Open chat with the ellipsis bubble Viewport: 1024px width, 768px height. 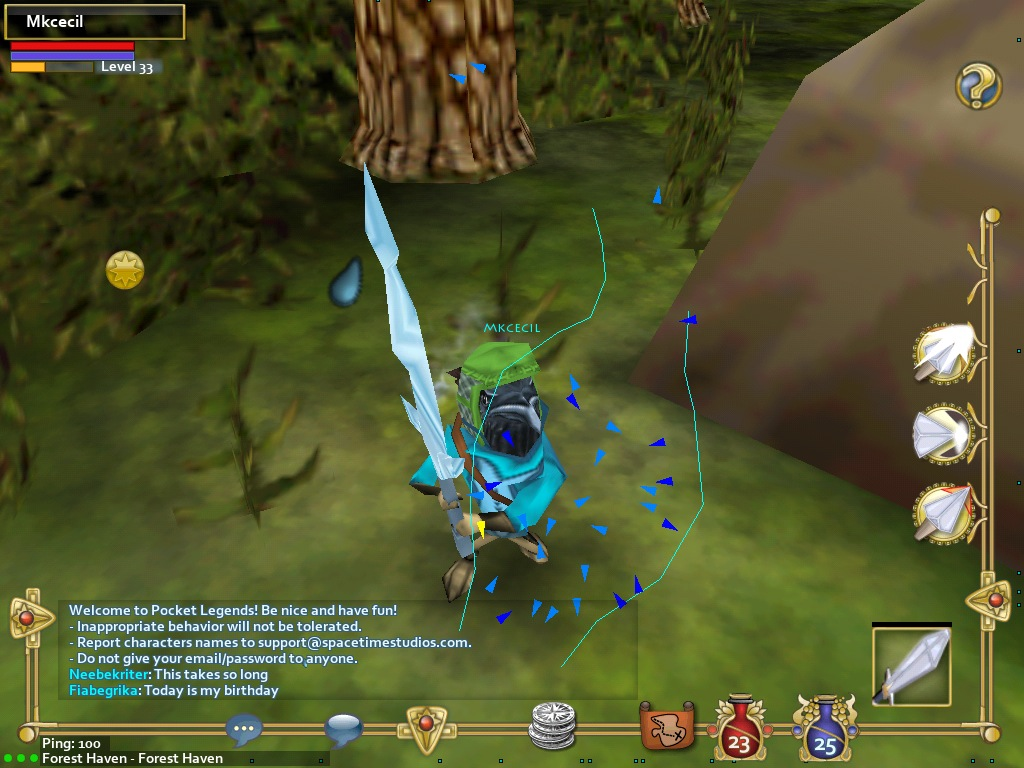[245, 730]
